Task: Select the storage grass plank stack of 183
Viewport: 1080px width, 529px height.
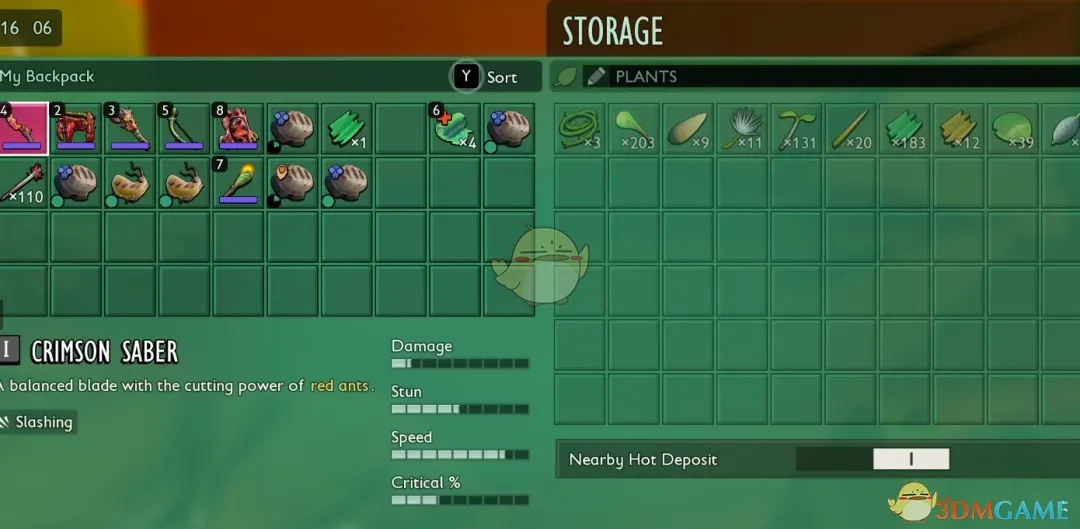Action: 904,129
